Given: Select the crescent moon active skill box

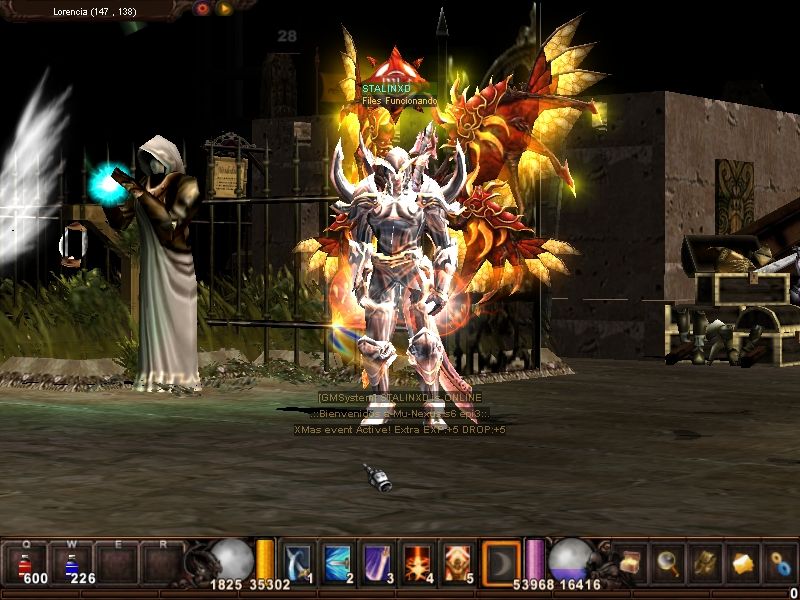Looking at the screenshot, I should (500, 561).
